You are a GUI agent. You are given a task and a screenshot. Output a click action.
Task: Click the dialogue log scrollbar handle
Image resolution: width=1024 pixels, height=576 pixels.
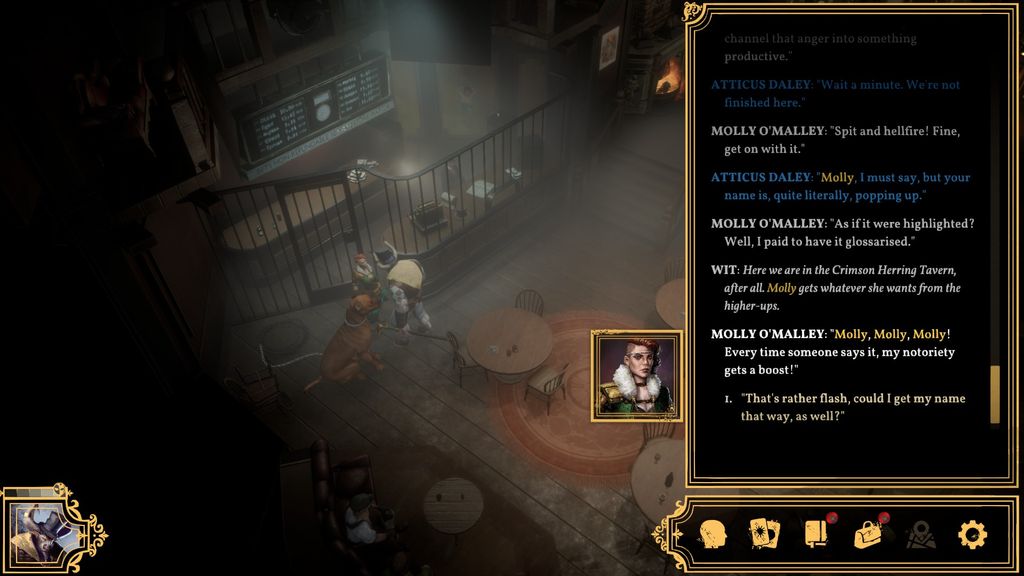[994, 395]
